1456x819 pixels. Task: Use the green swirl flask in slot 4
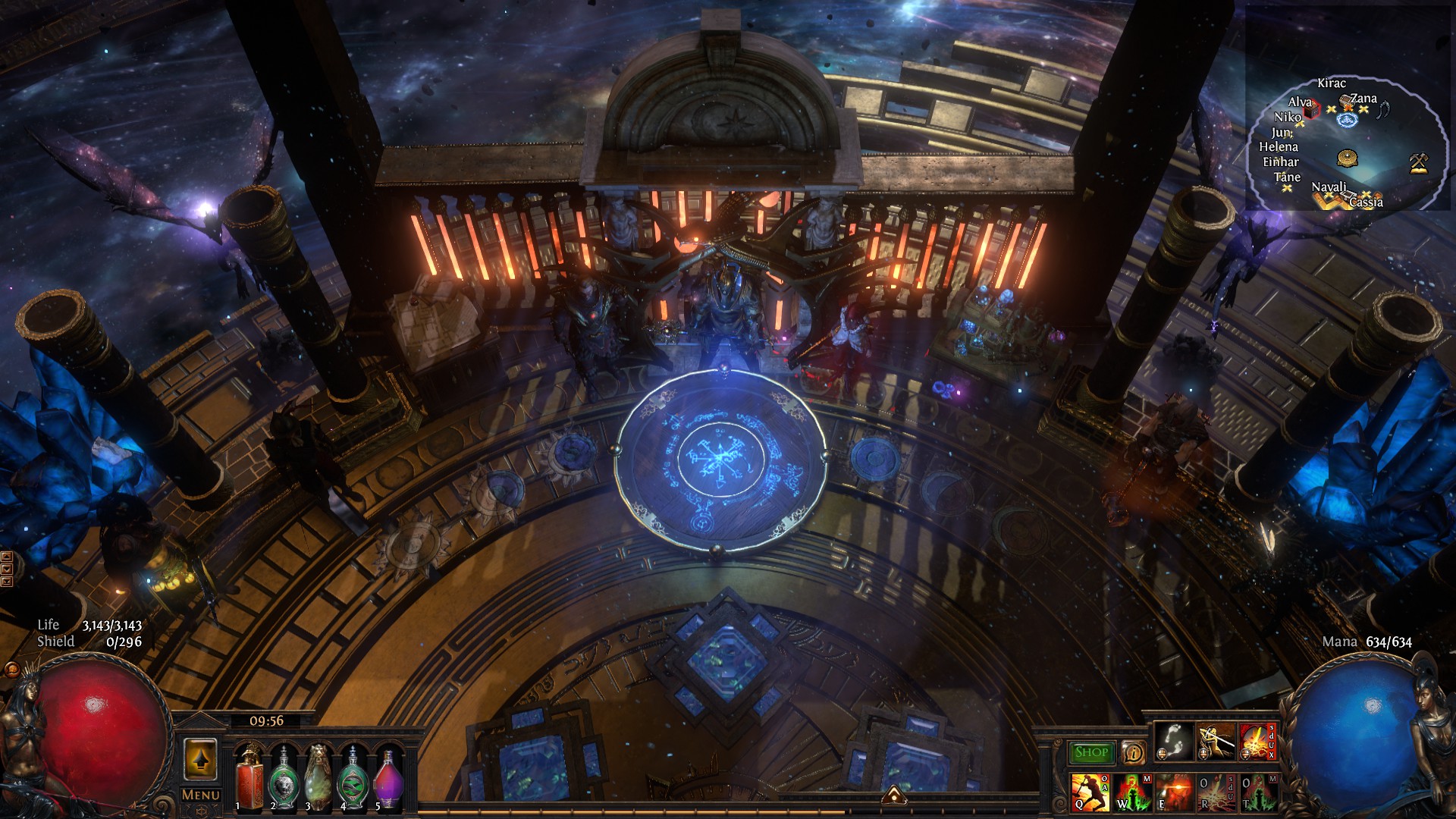pos(353,779)
